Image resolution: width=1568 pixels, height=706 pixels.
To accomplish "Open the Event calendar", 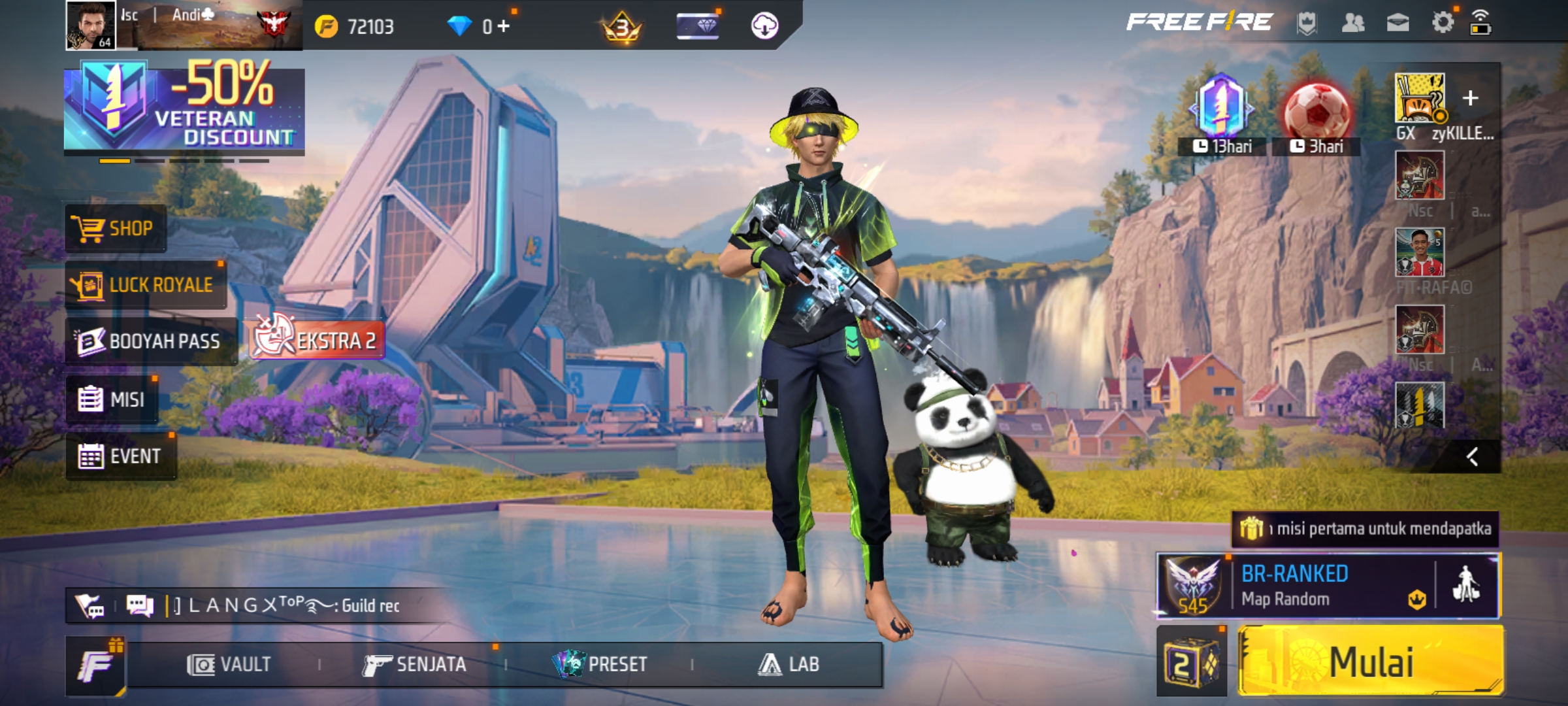I will click(121, 456).
